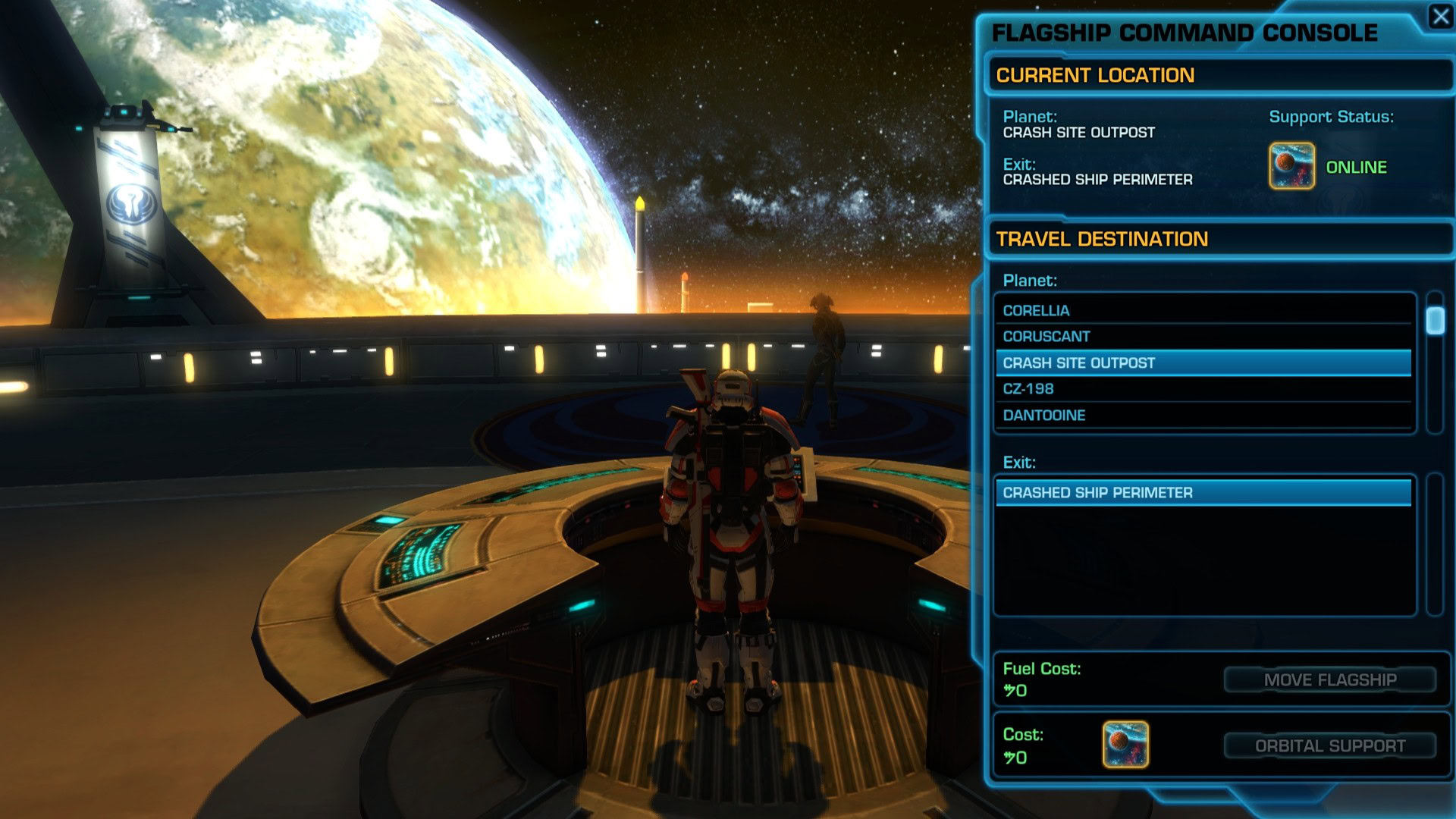The width and height of the screenshot is (1456, 819).
Task: Select the Crash Site Outpost planet row
Action: (1202, 363)
